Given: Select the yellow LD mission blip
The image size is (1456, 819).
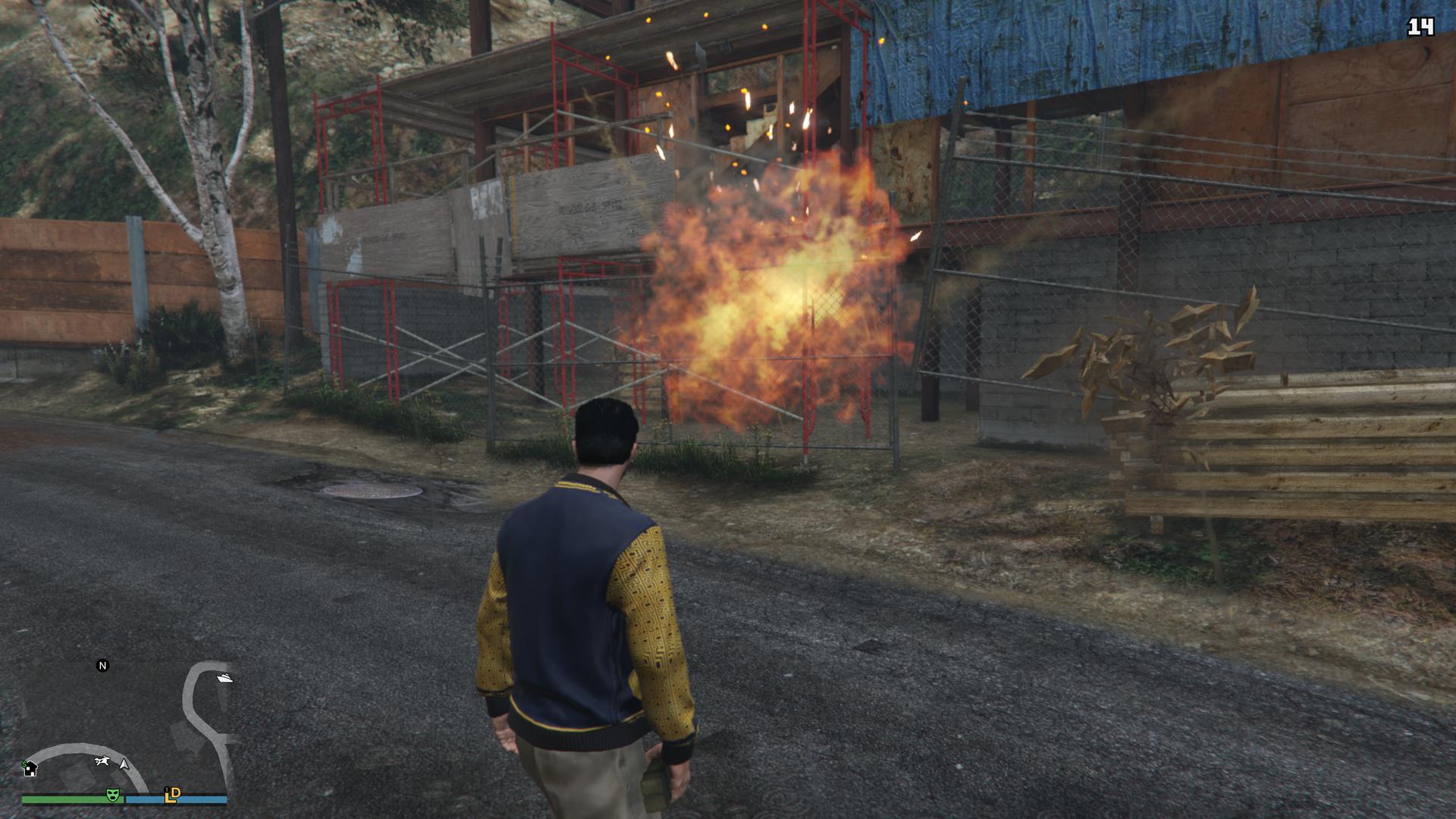Looking at the screenshot, I should click(x=173, y=794).
